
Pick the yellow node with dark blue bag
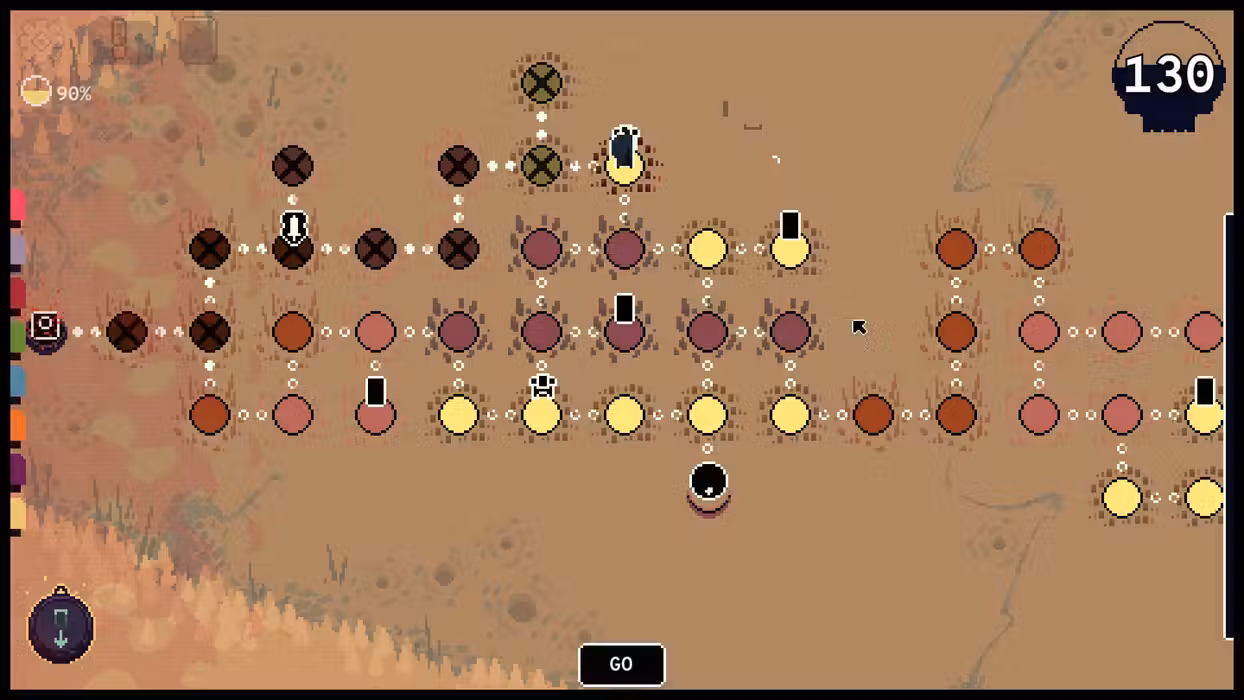click(x=624, y=160)
